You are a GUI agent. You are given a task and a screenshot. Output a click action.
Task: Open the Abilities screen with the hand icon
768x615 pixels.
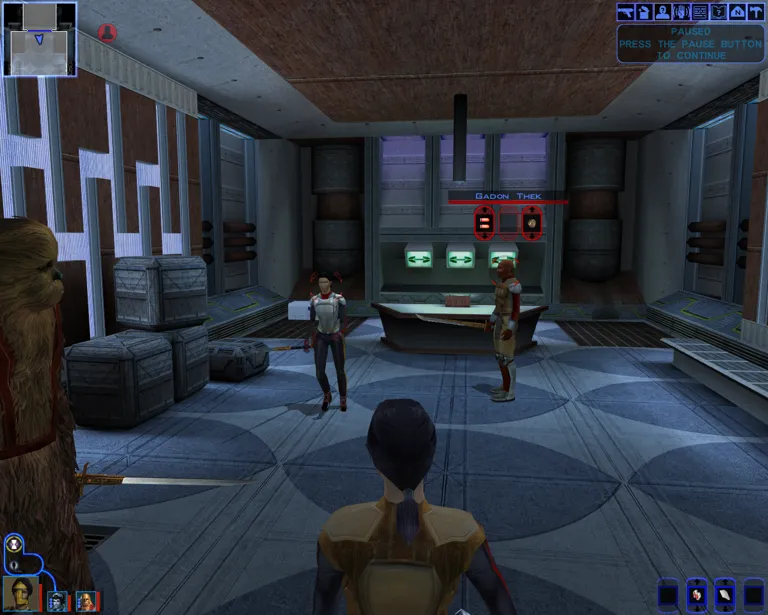pyautogui.click(x=681, y=12)
